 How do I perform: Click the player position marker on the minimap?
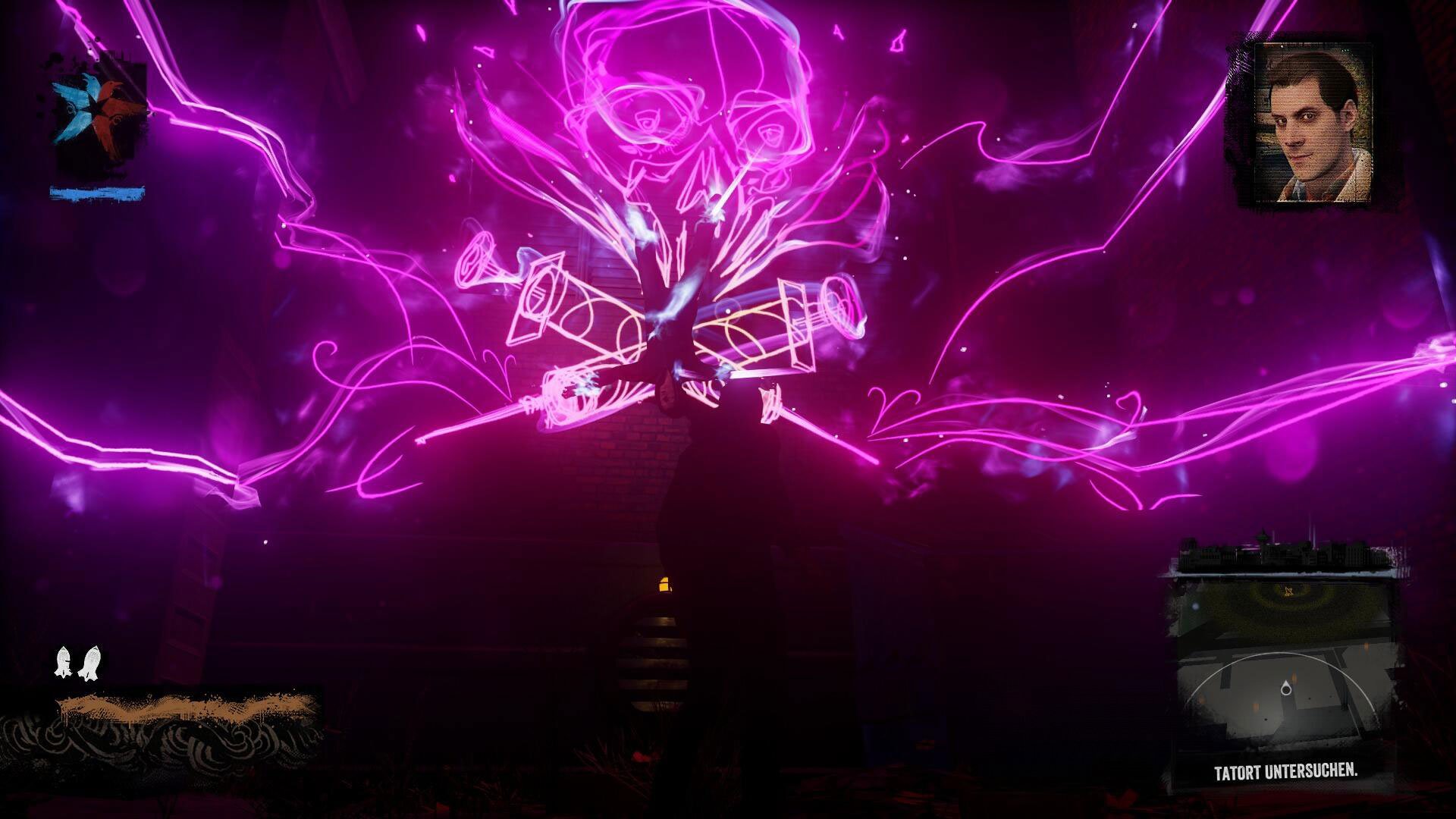[x=1286, y=687]
